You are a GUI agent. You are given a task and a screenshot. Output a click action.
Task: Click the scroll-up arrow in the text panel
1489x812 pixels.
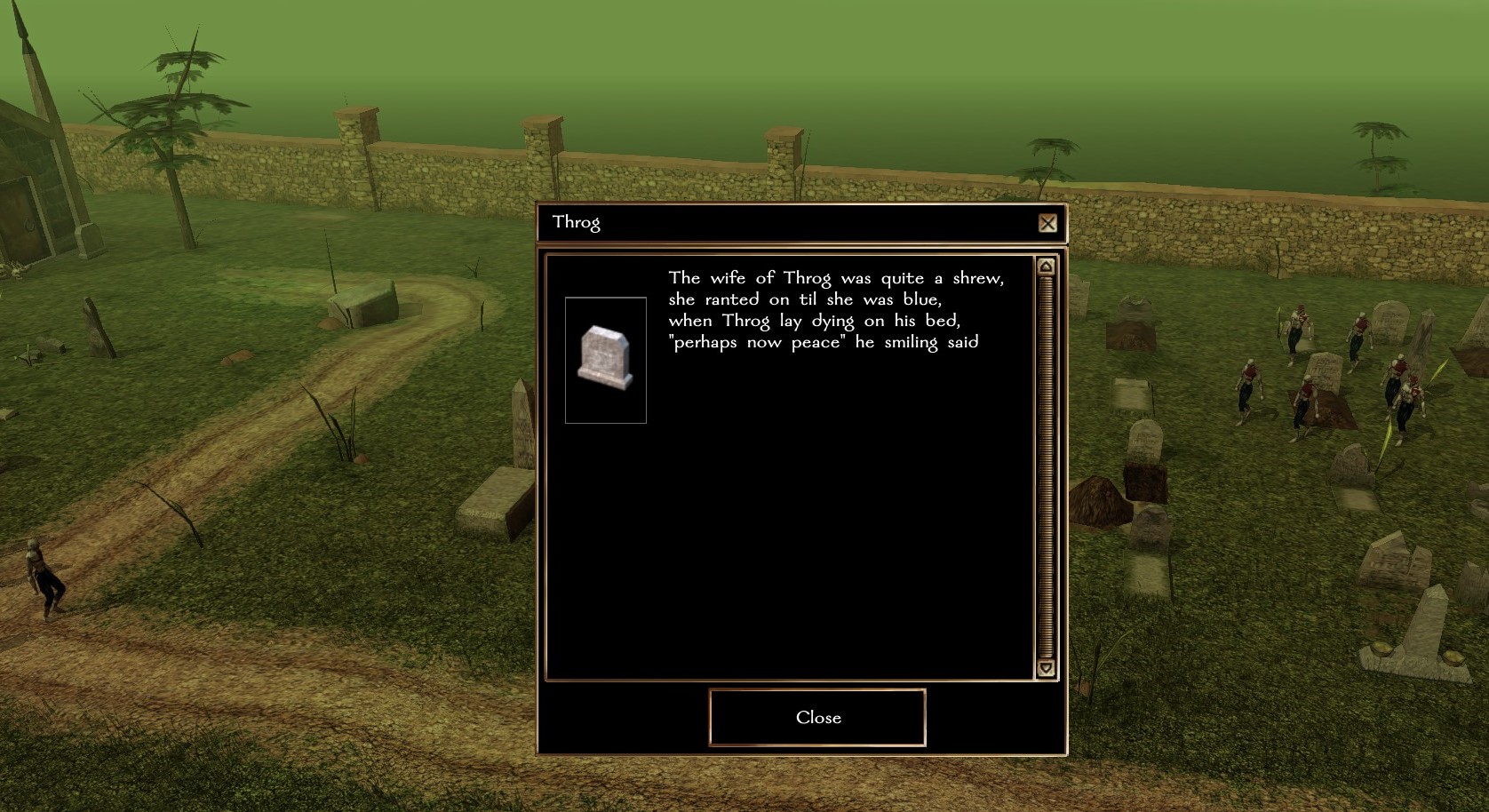pos(1046,267)
